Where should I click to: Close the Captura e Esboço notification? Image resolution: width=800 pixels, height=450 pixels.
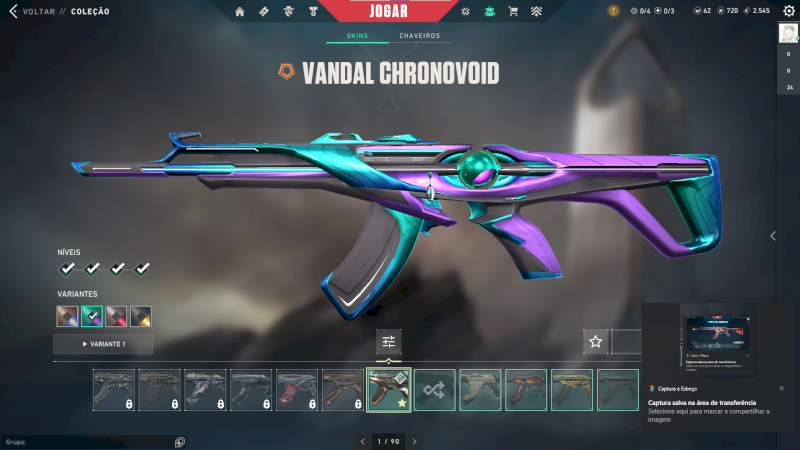(x=781, y=388)
